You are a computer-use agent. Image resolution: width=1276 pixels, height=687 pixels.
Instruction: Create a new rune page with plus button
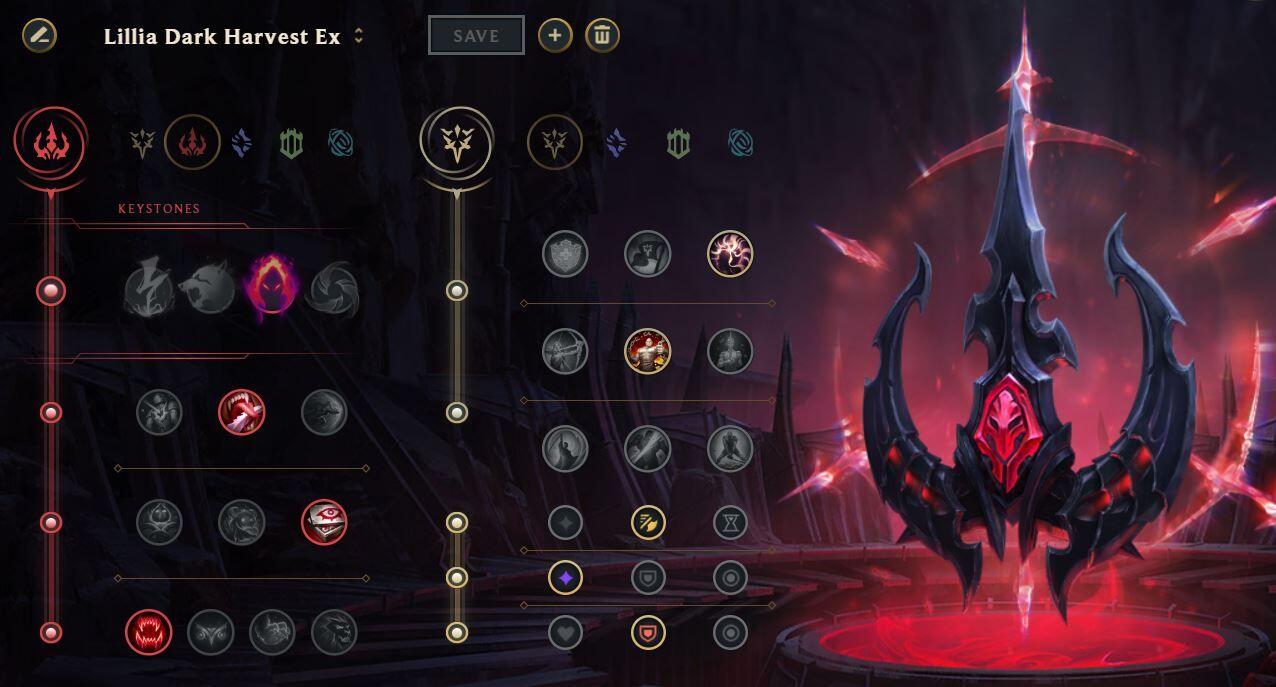click(555, 36)
